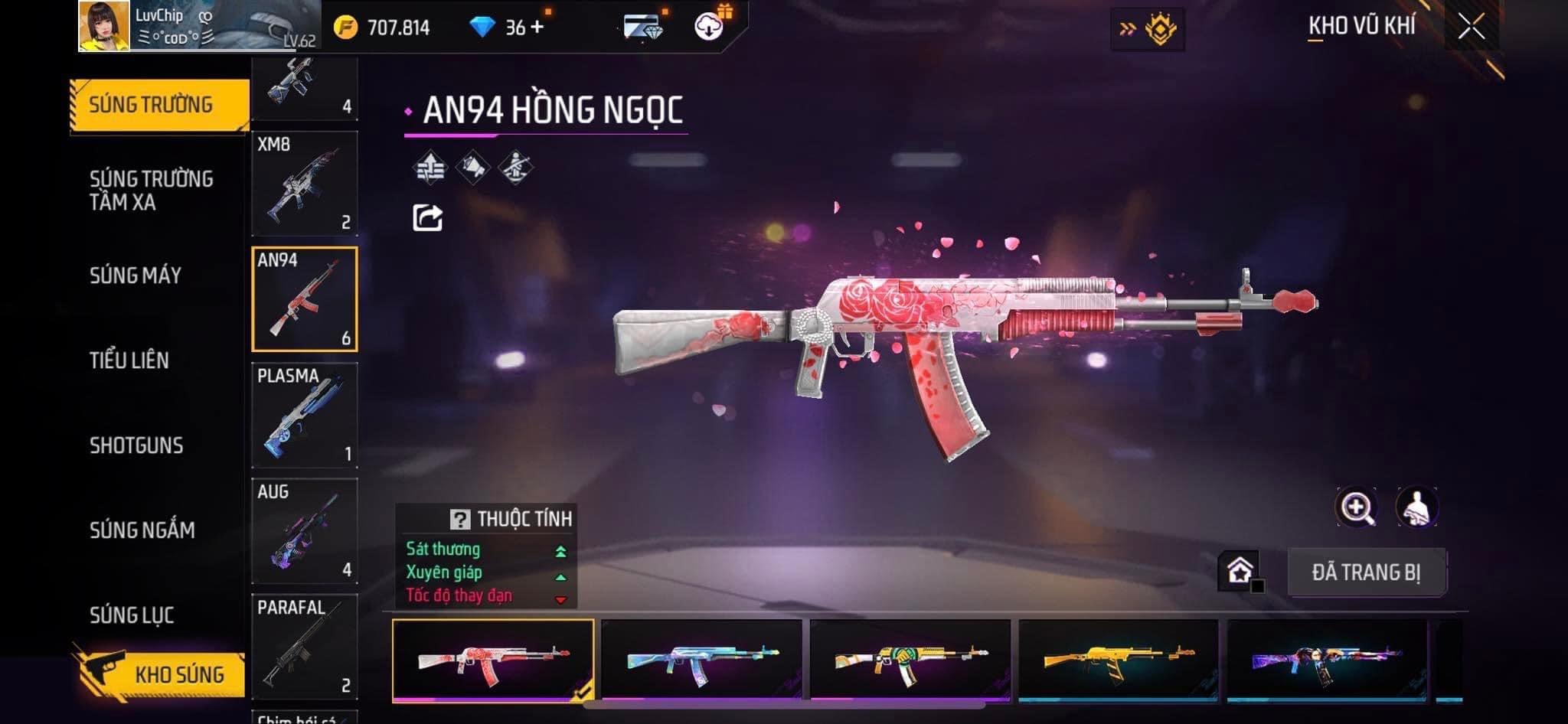
Task: Open the Thuộc Tính help question mark
Action: coord(459,520)
